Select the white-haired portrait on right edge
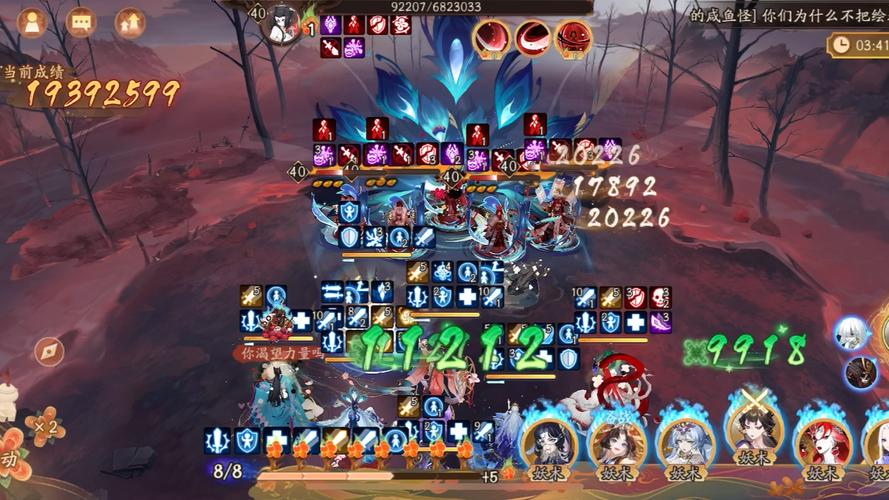The image size is (889, 500). coord(852,333)
